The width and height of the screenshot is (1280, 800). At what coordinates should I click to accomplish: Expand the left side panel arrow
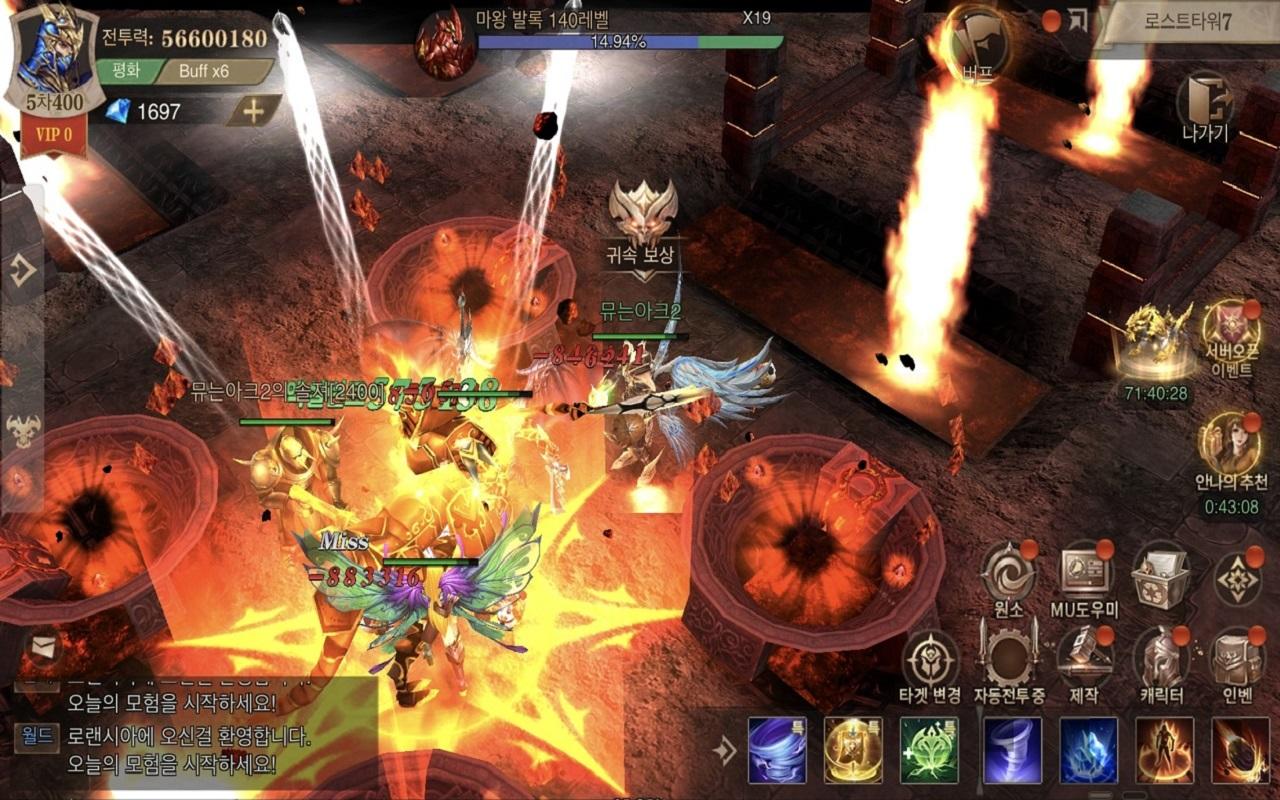point(22,266)
